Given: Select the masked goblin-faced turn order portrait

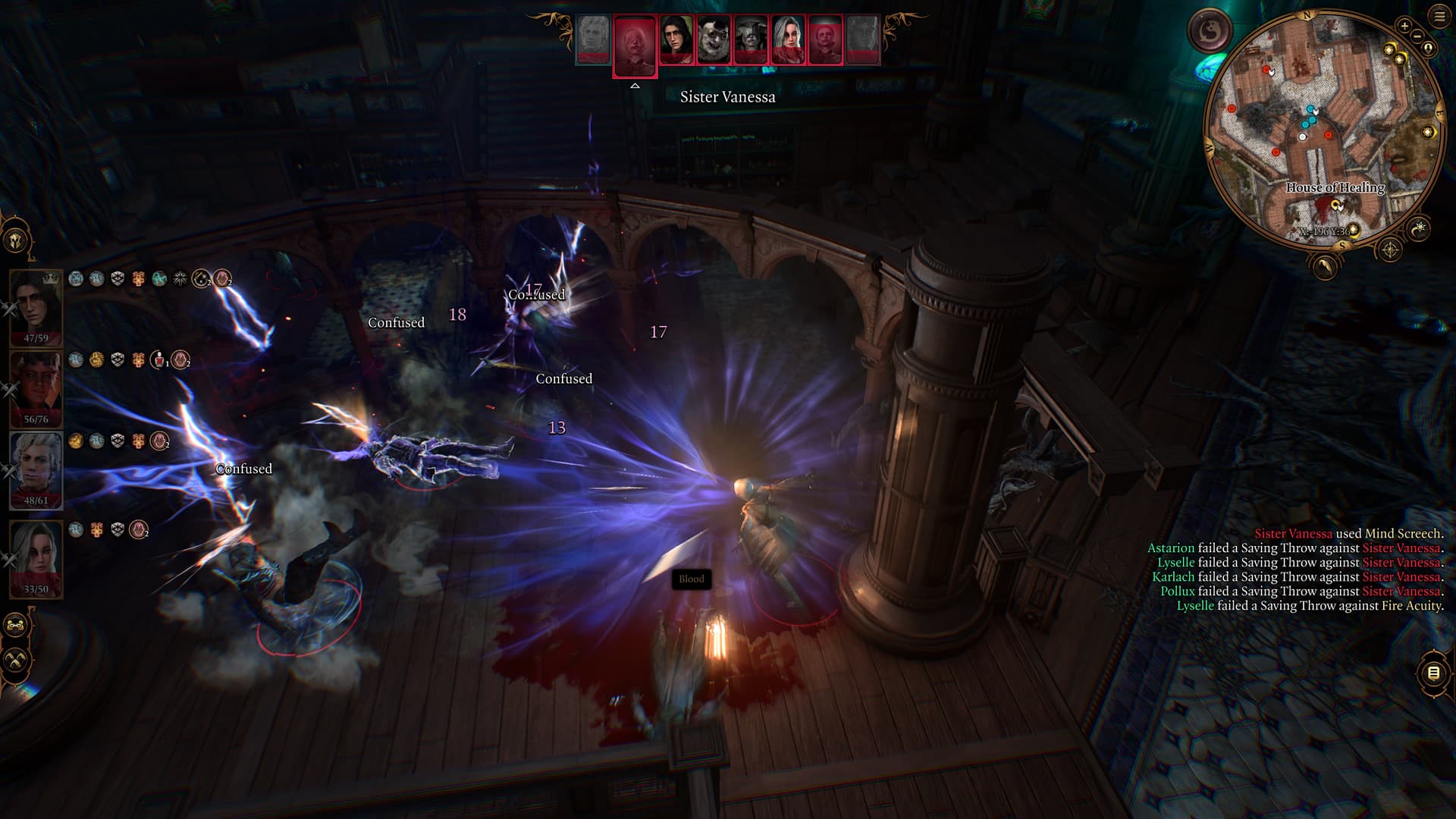Looking at the screenshot, I should pyautogui.click(x=714, y=39).
